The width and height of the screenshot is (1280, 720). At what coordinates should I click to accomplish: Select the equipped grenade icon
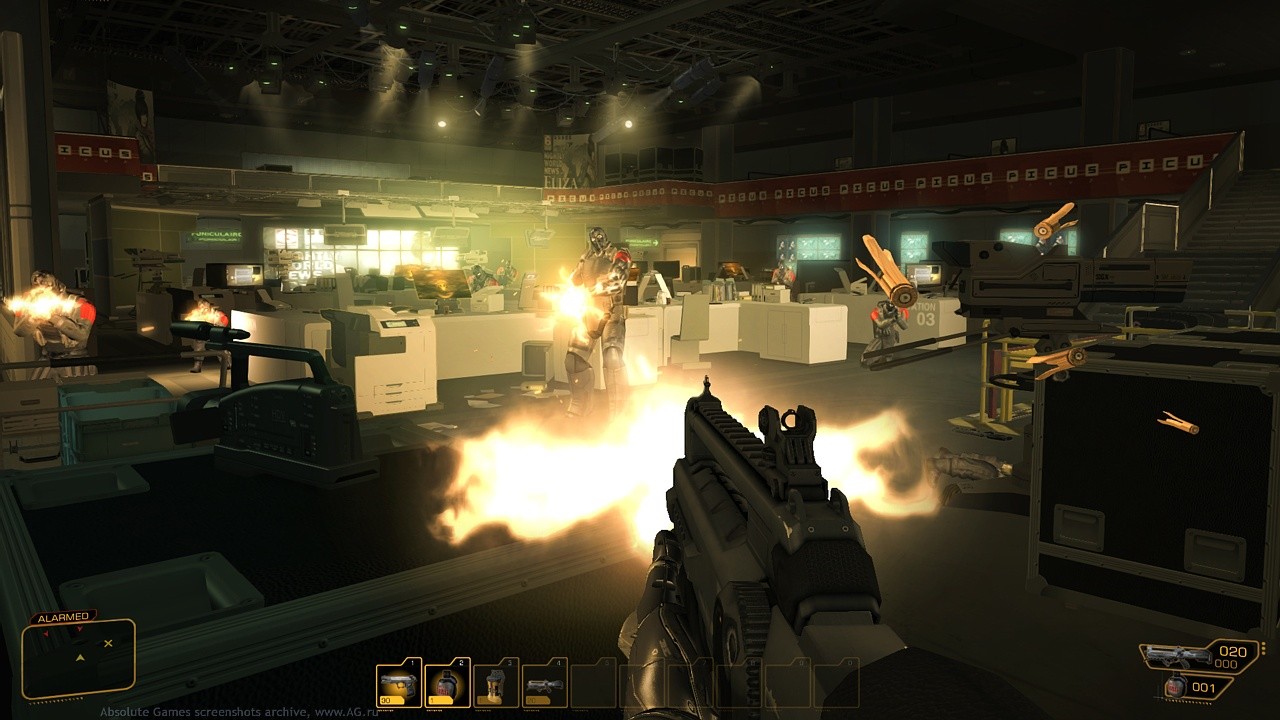point(1177,686)
